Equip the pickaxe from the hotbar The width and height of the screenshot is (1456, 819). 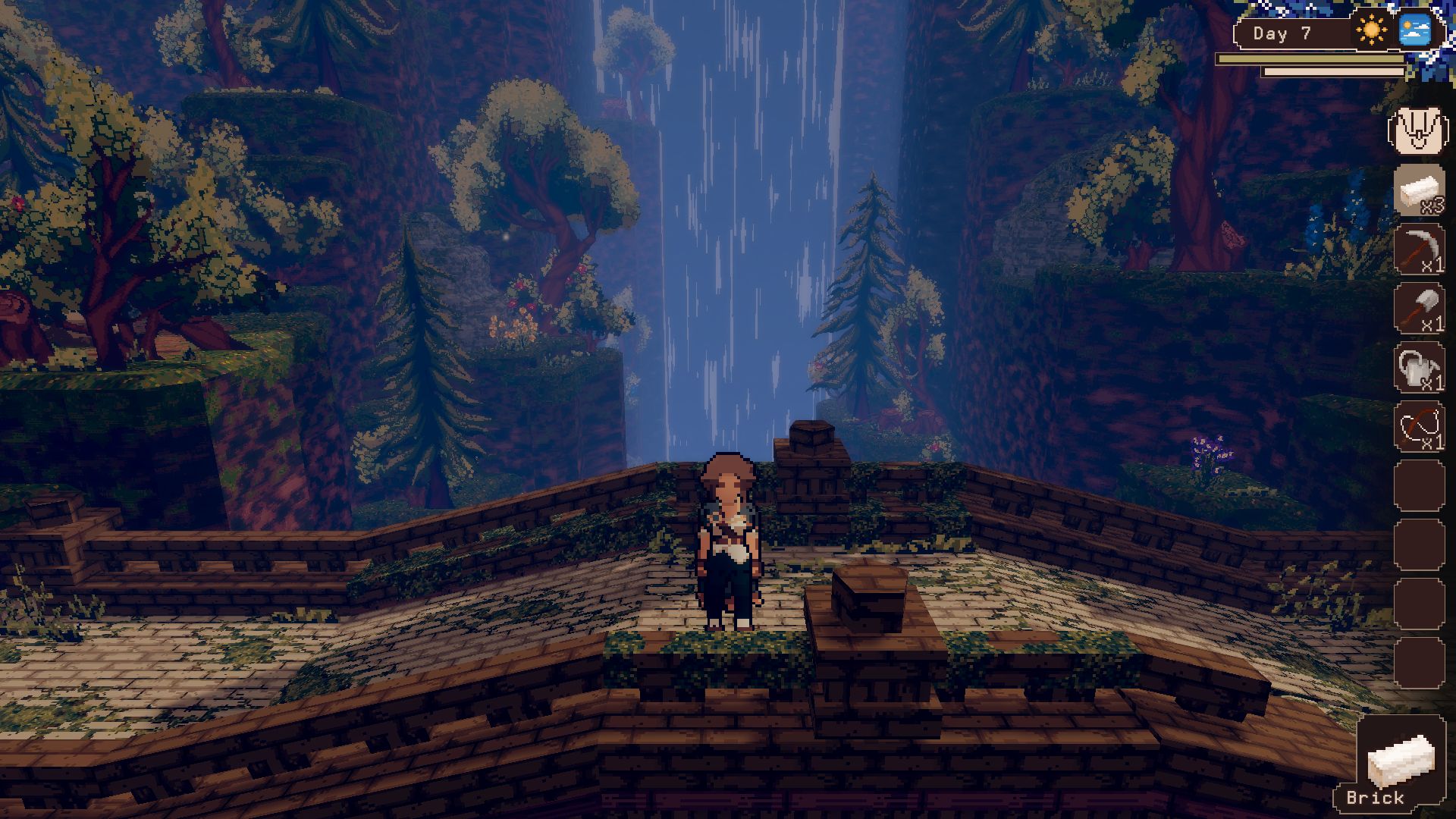pyautogui.click(x=1419, y=249)
